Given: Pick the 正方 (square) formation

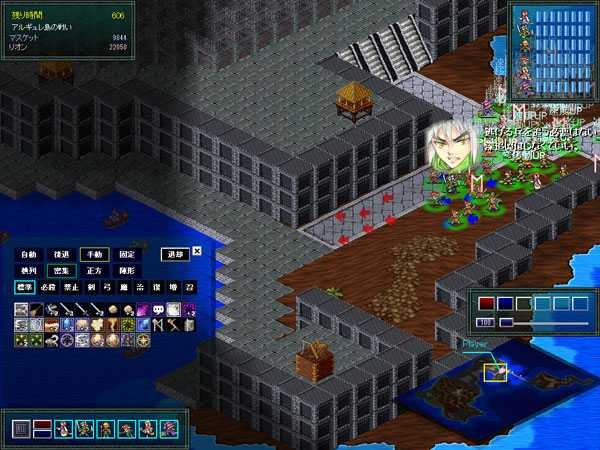Looking at the screenshot, I should [x=95, y=271].
